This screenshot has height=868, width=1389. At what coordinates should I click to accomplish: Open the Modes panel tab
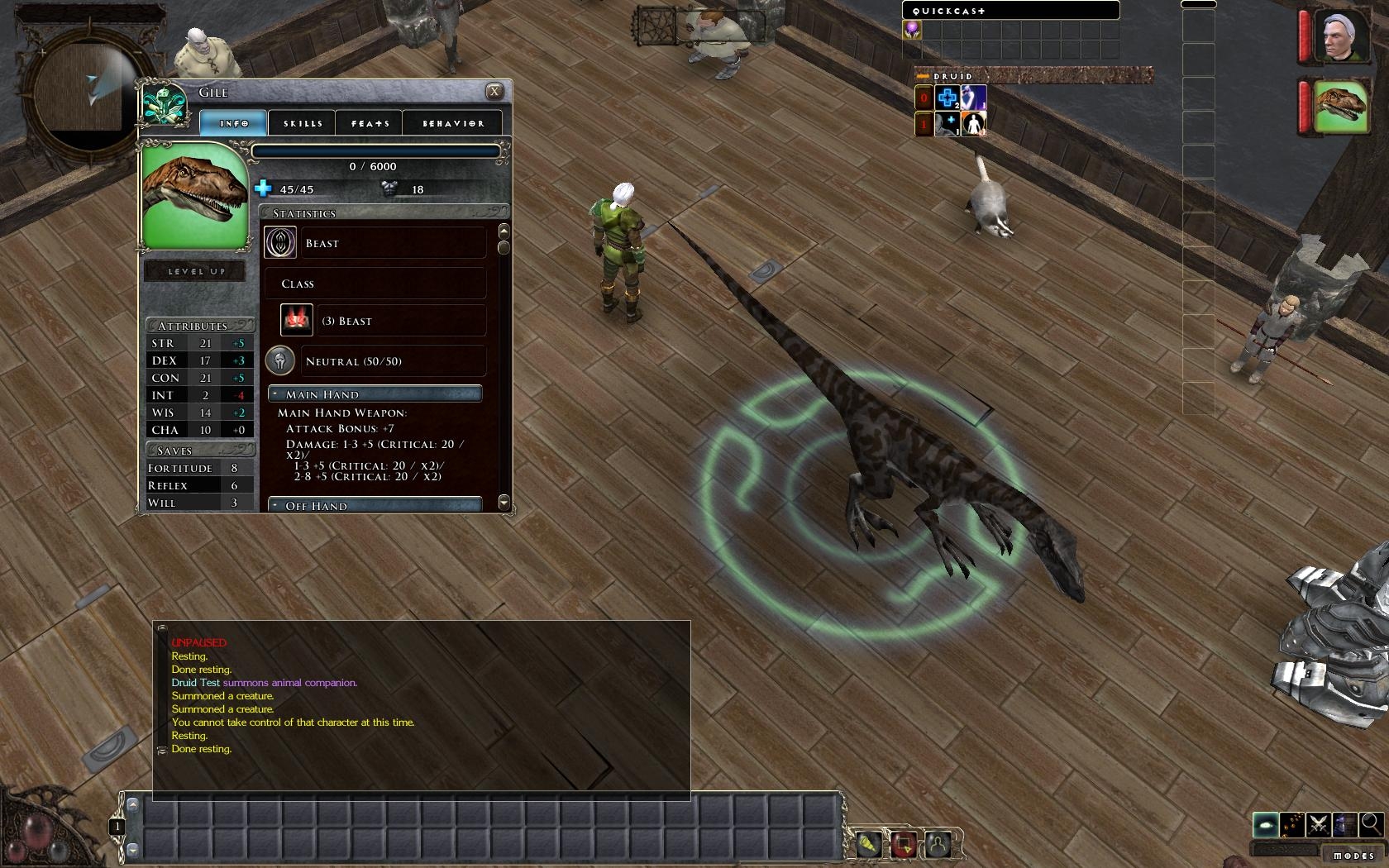tap(1353, 856)
